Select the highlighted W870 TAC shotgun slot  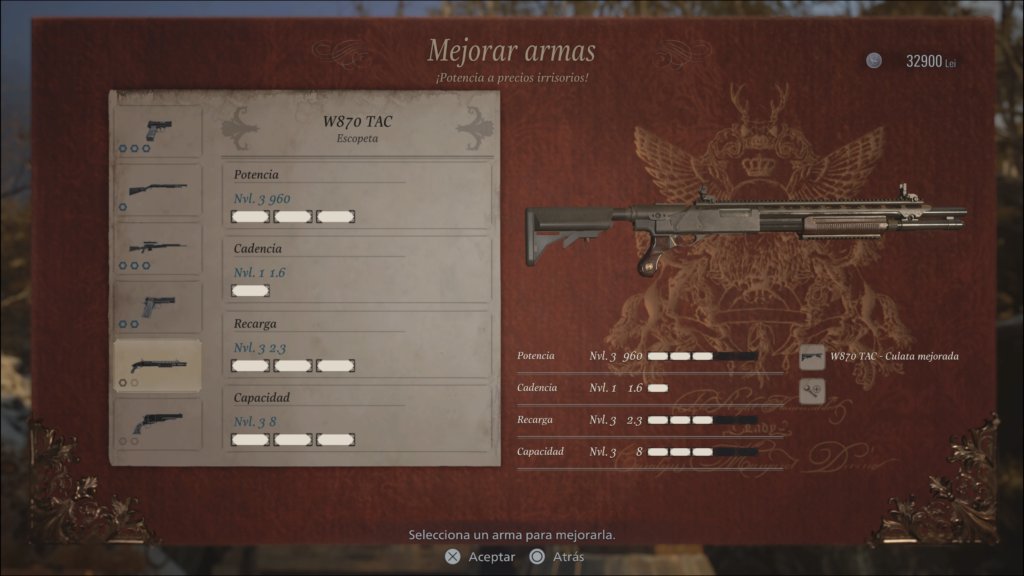(157, 365)
